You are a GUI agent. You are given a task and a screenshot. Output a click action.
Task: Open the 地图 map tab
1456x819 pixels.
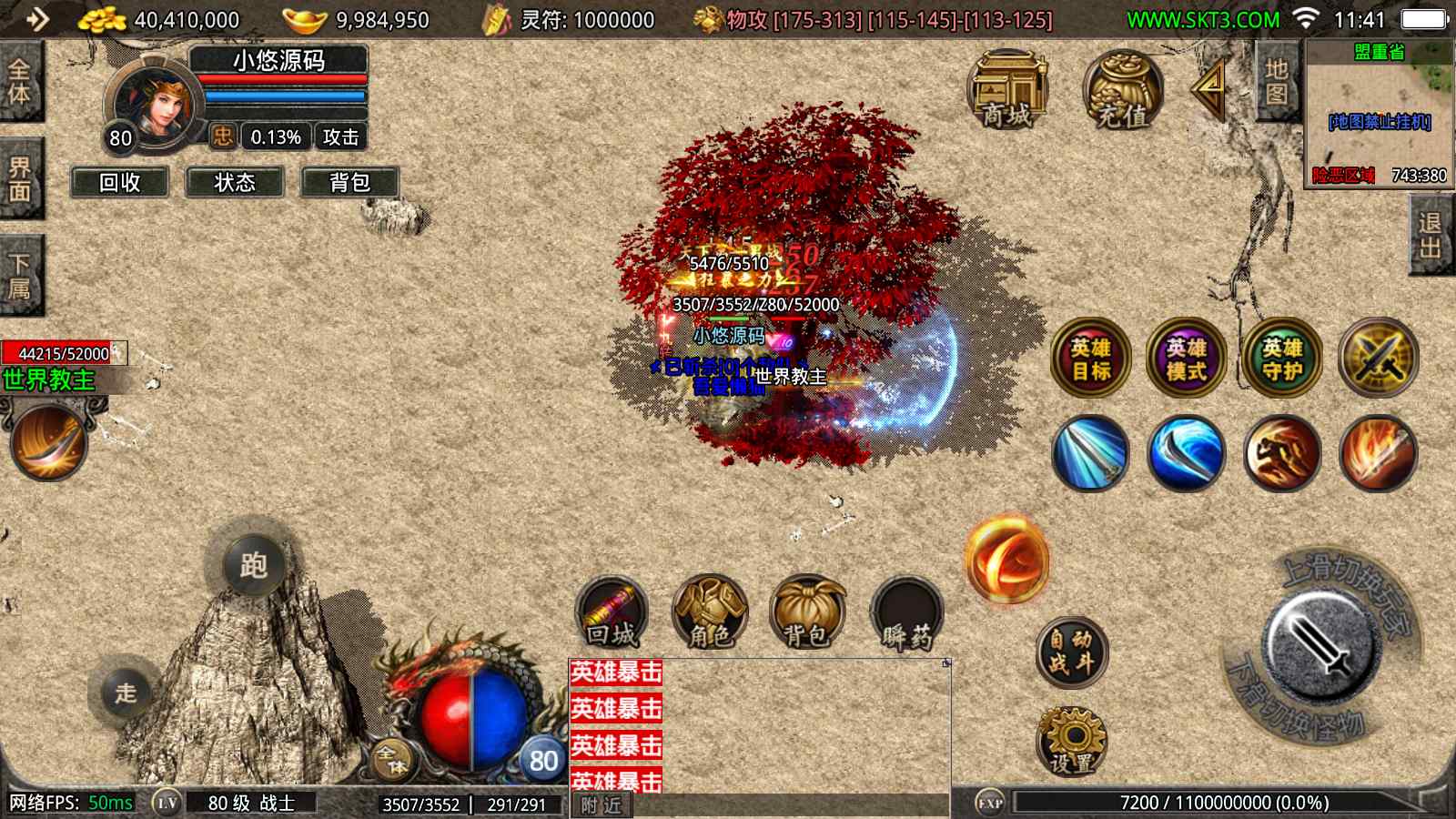tap(1277, 82)
